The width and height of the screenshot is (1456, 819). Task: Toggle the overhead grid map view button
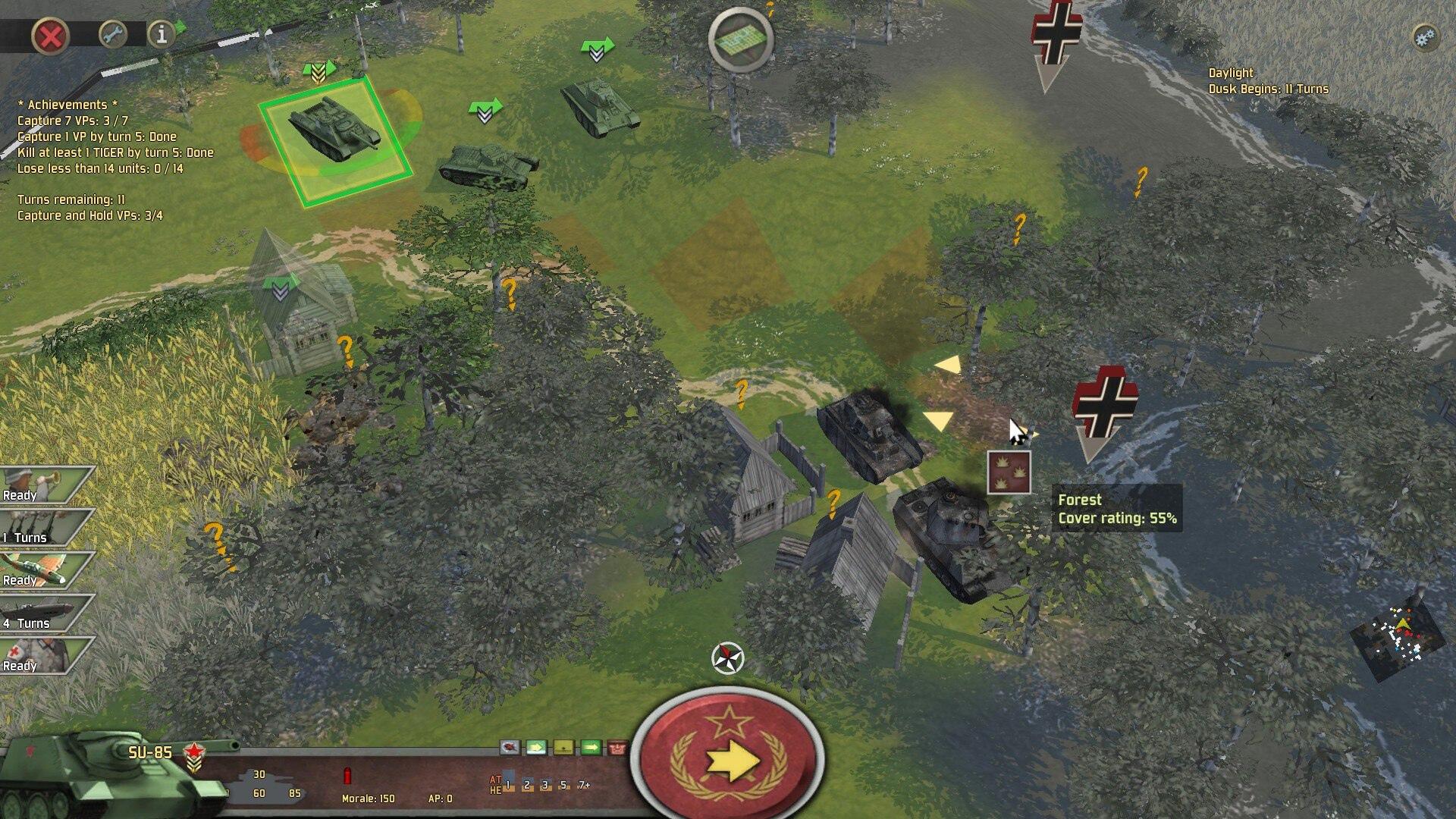click(741, 40)
